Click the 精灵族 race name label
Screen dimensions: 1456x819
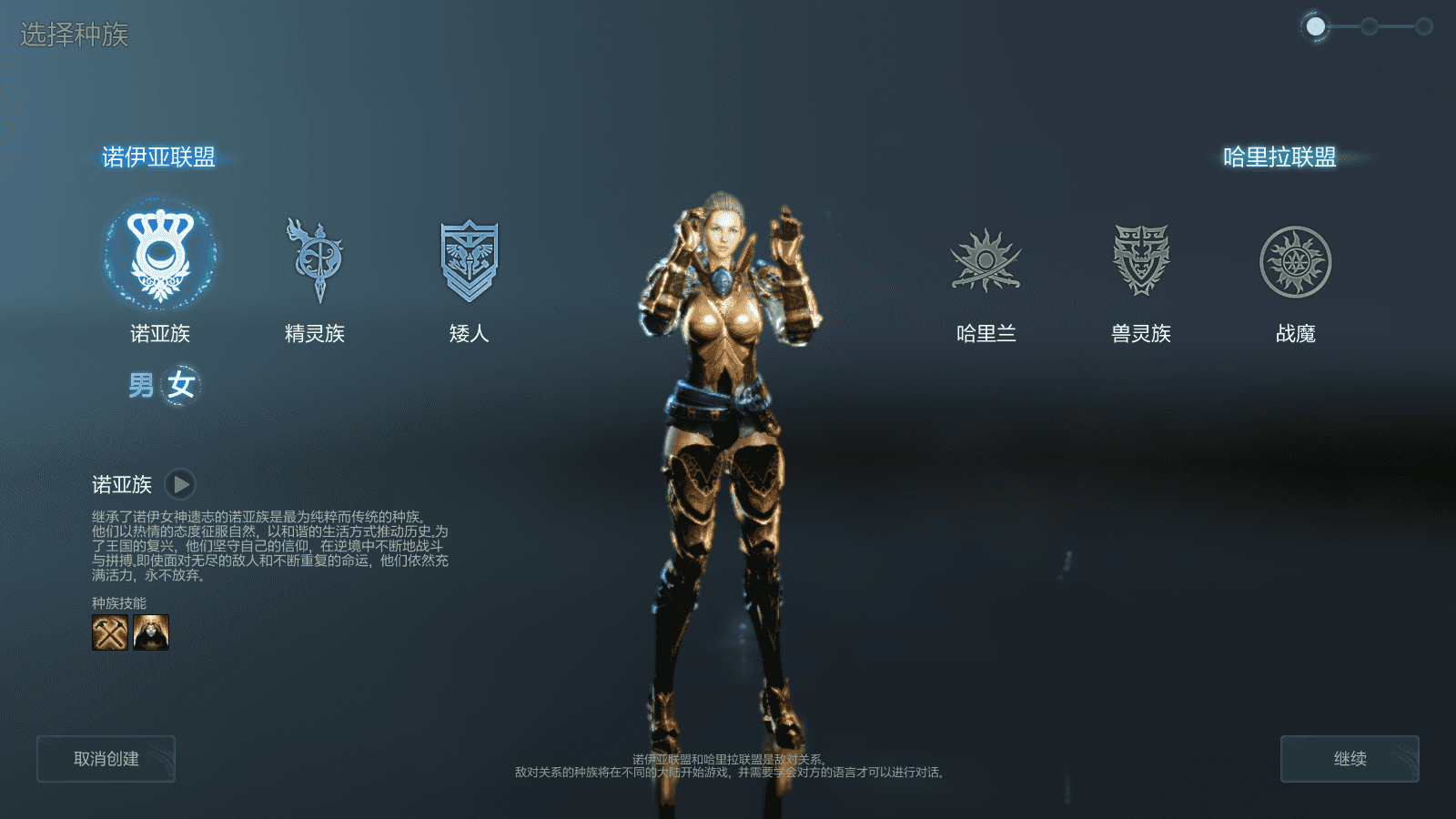[314, 334]
